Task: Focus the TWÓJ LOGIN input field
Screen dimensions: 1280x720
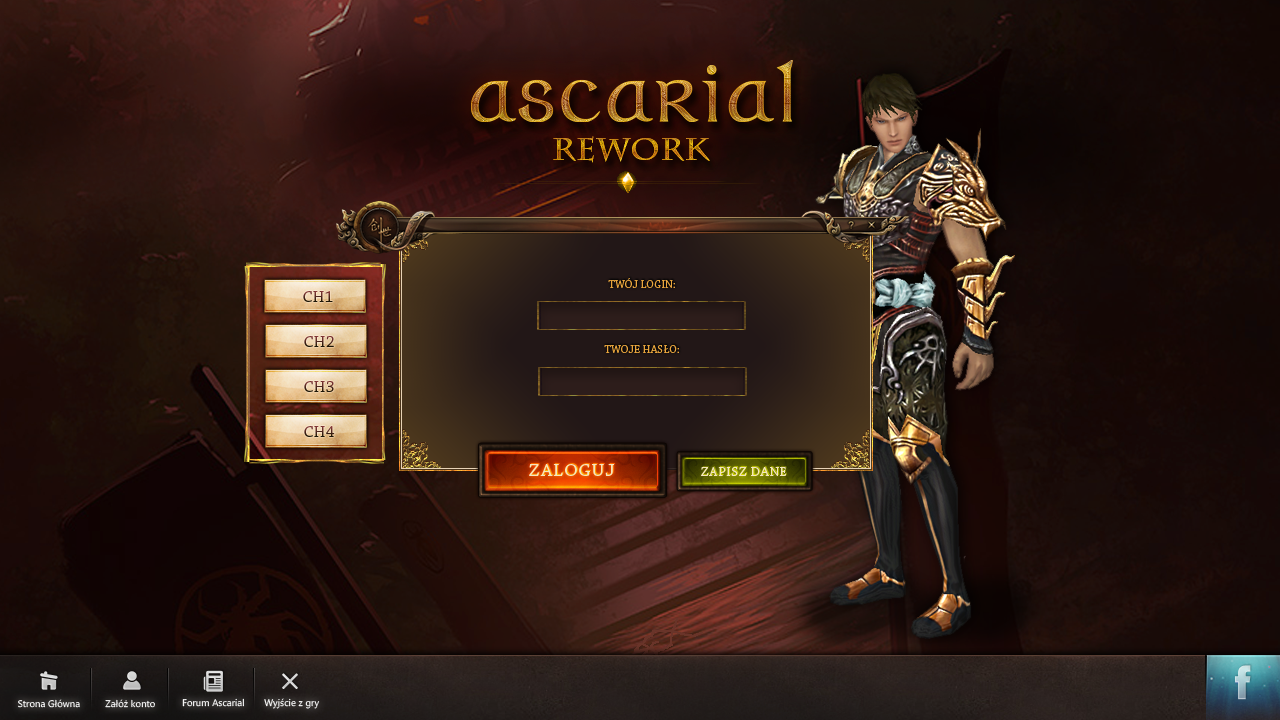Action: tap(641, 315)
